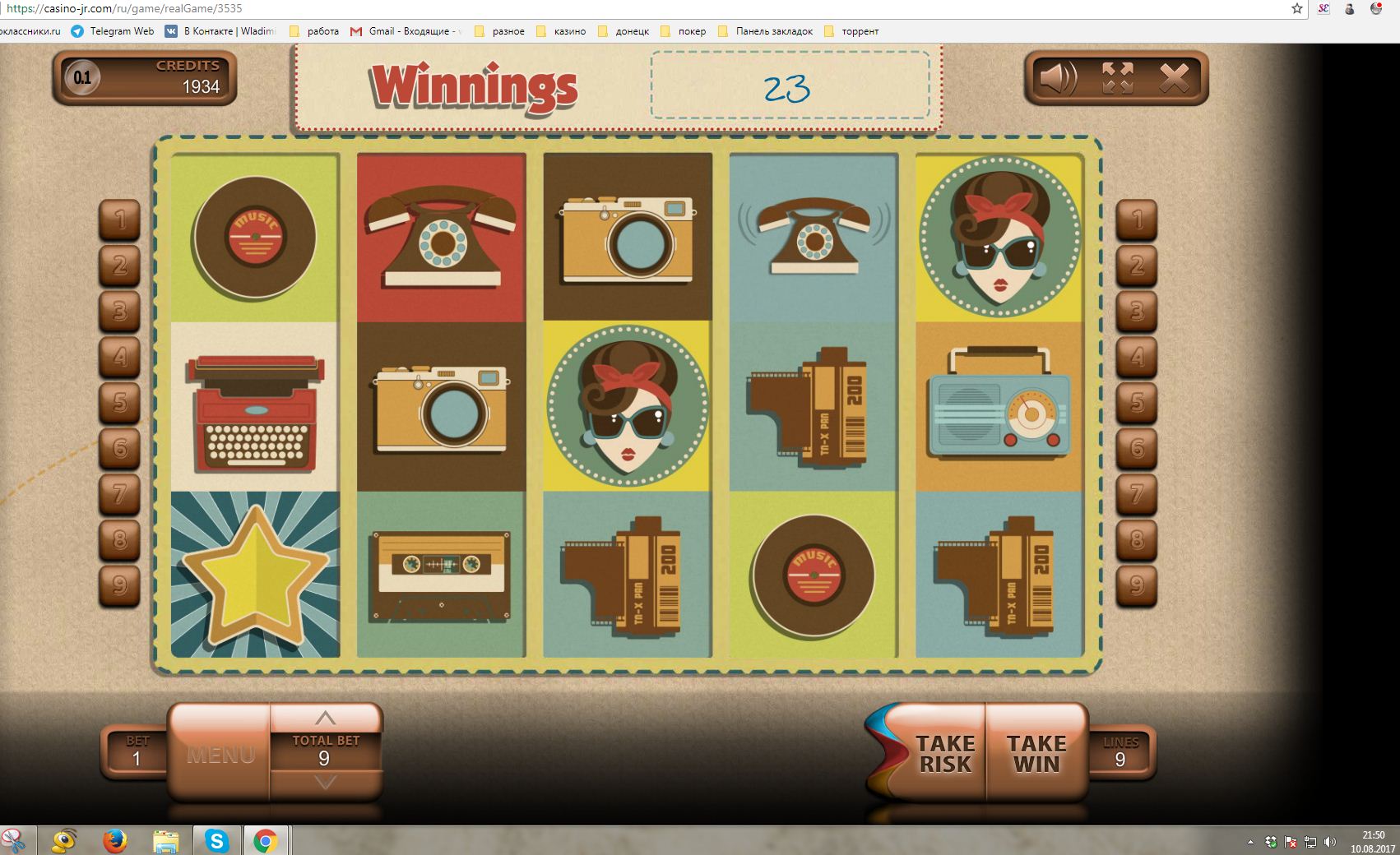The width and height of the screenshot is (1400, 855).
Task: Decrease total bet with down arrow
Action: pyautogui.click(x=326, y=782)
